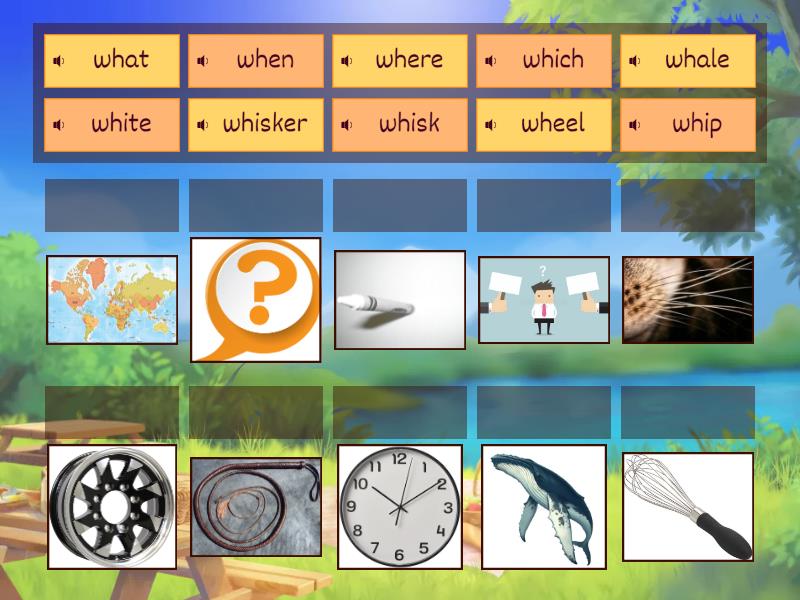
Task: Pick the "whisker" word tile
Action: [264, 124]
